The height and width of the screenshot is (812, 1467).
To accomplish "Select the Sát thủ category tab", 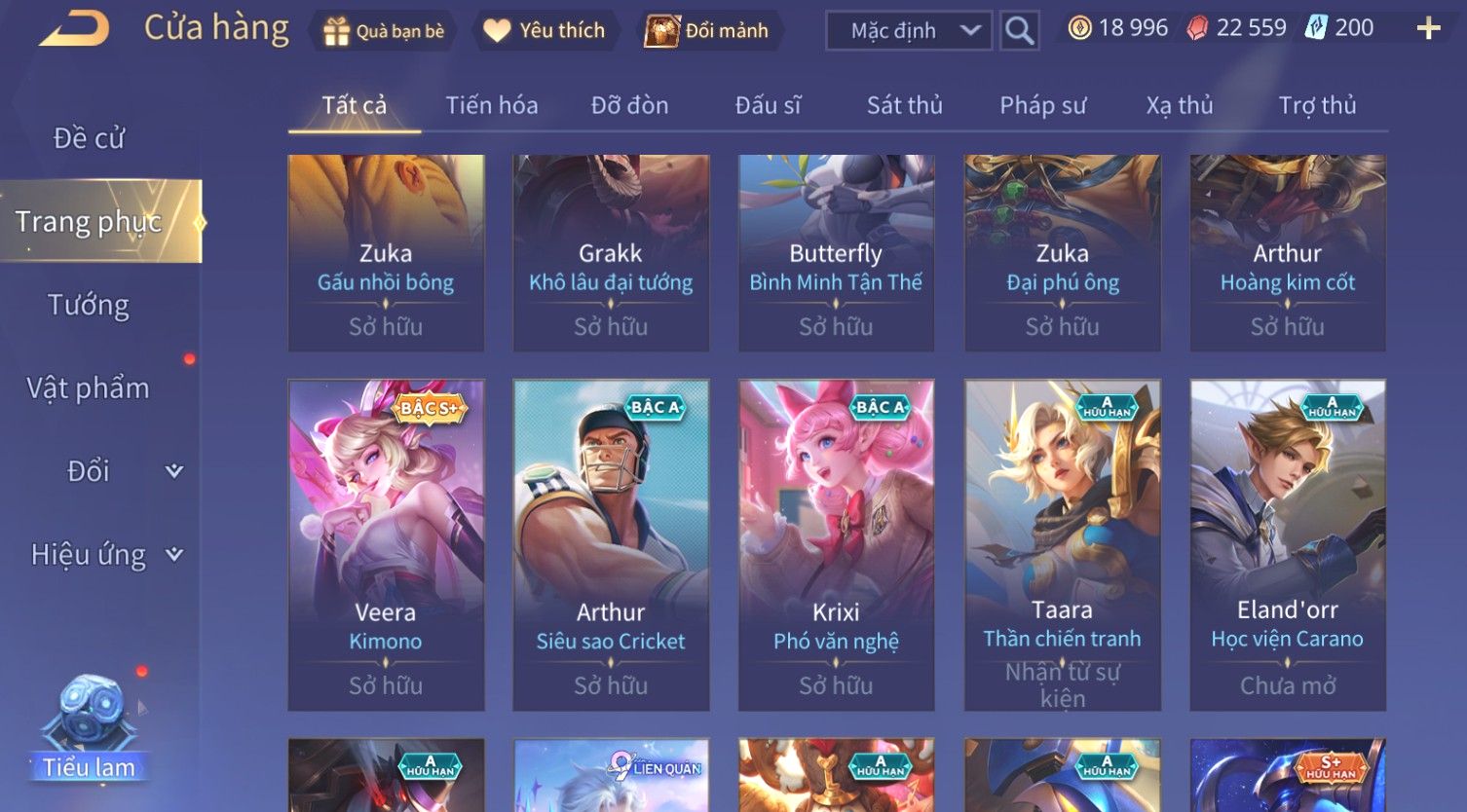I will click(x=904, y=105).
